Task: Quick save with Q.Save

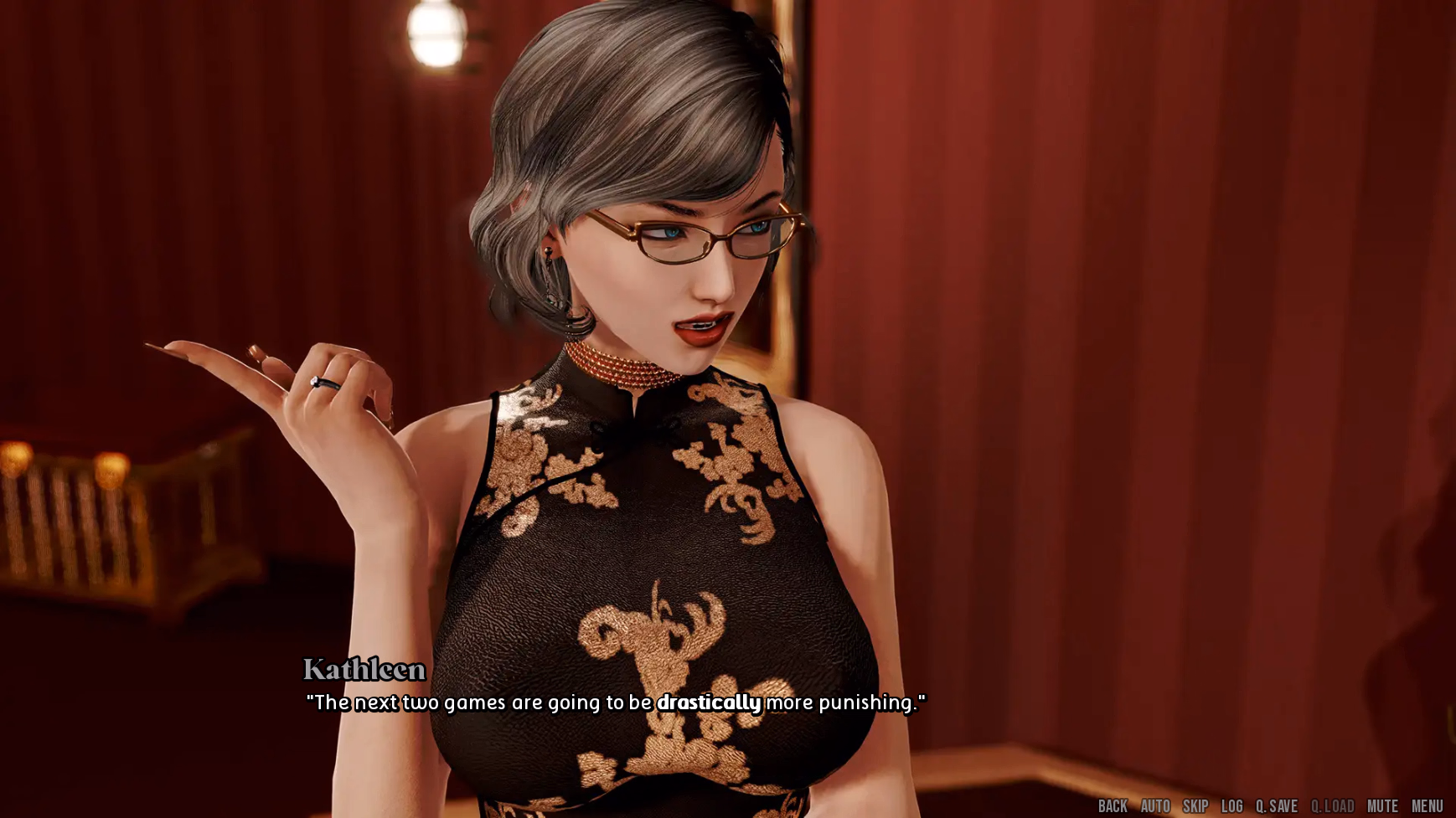Action: coord(1277,806)
